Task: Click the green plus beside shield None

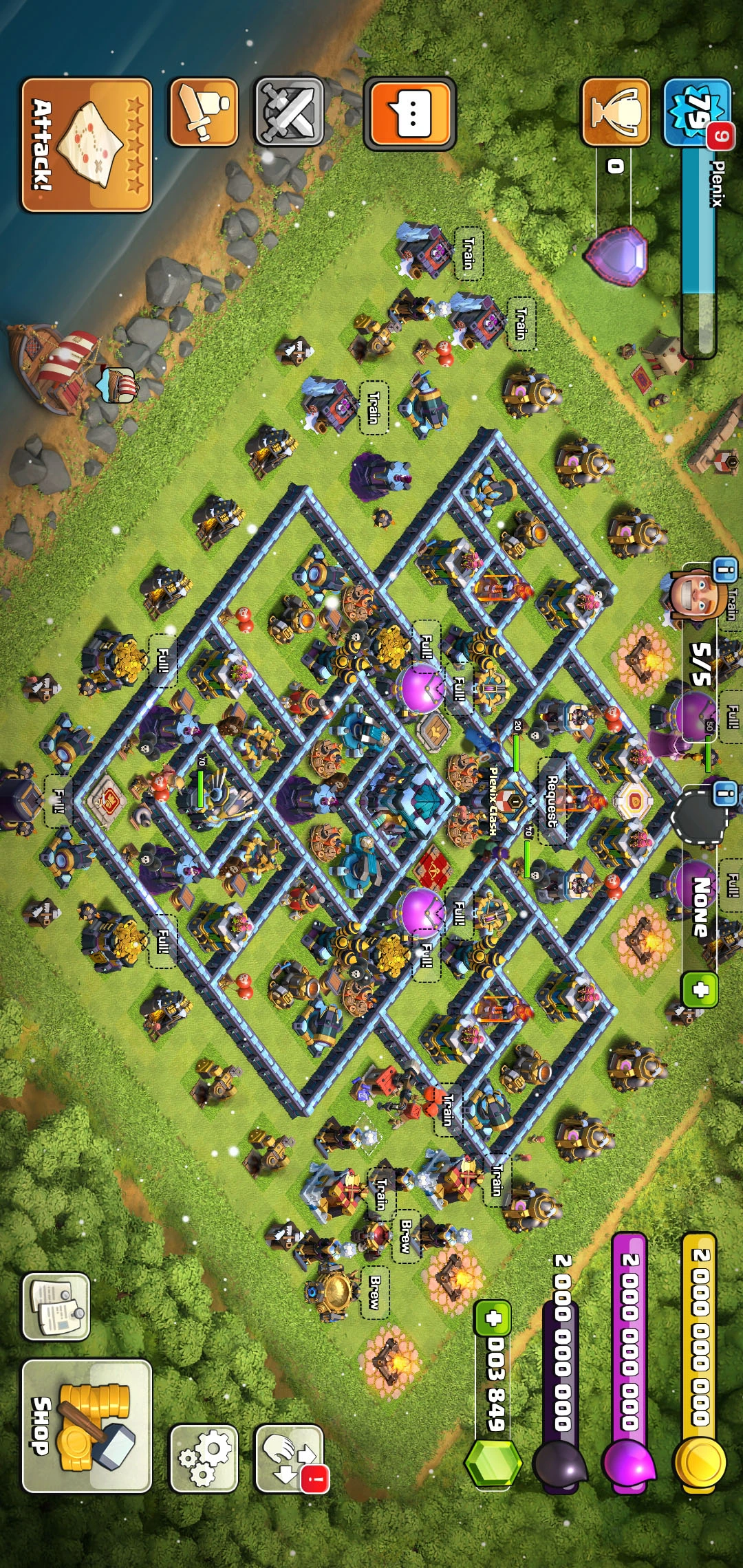Action: (x=700, y=990)
